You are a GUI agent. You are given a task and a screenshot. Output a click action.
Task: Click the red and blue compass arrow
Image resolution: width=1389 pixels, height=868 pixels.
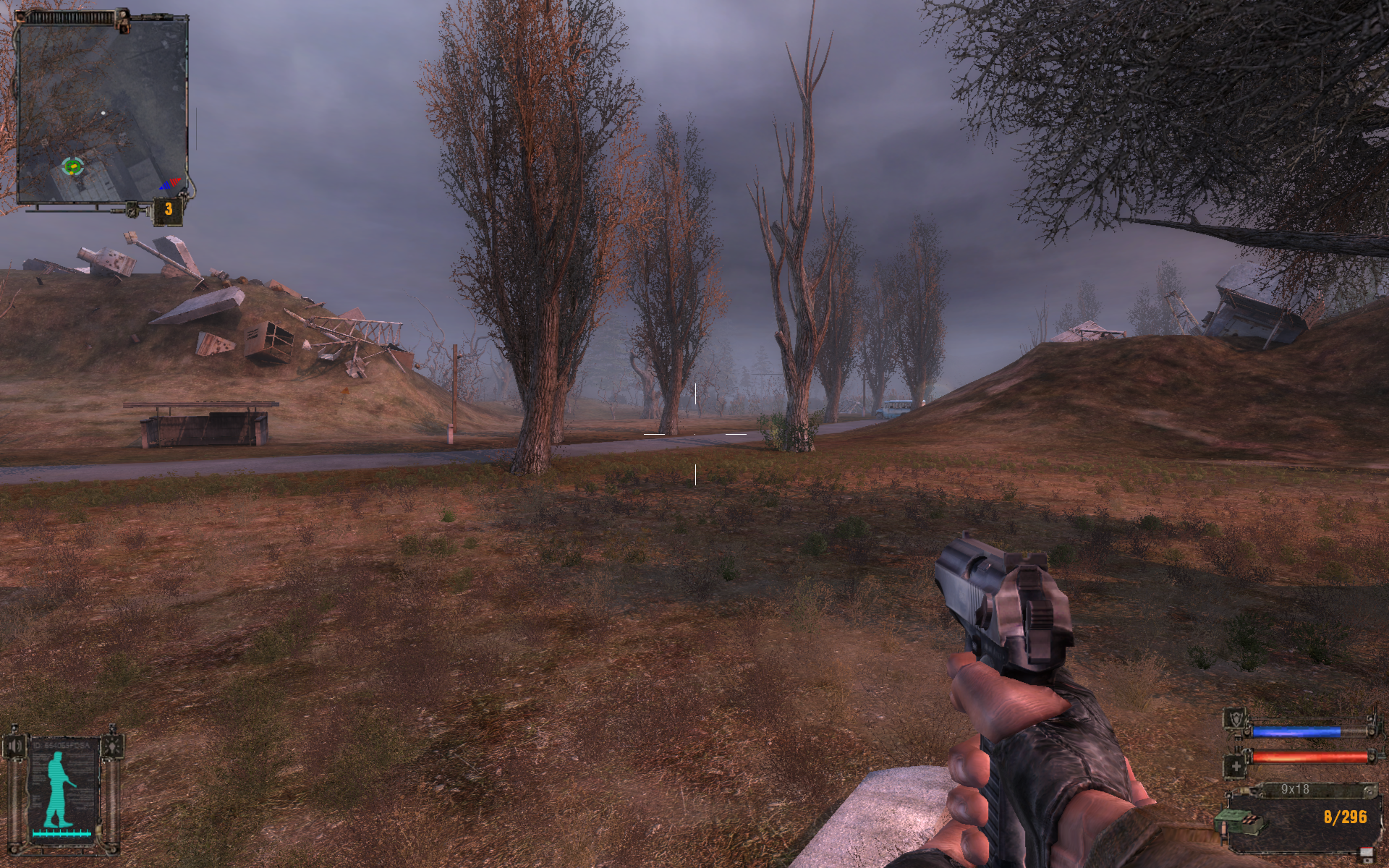pyautogui.click(x=169, y=184)
